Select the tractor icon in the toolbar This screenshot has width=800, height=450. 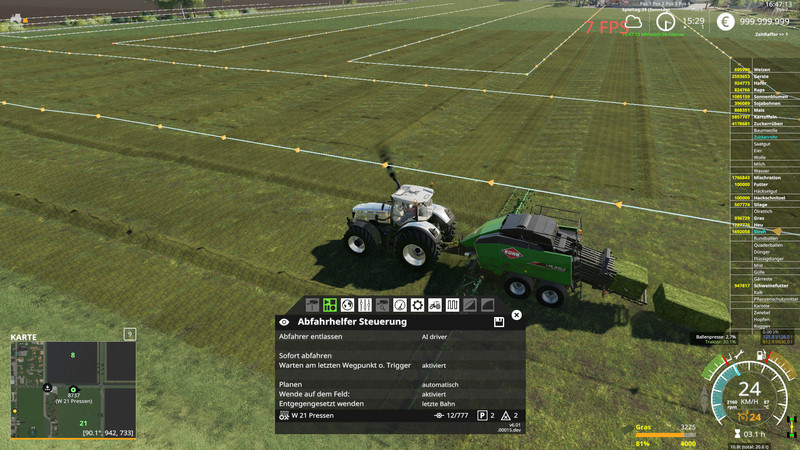434,304
